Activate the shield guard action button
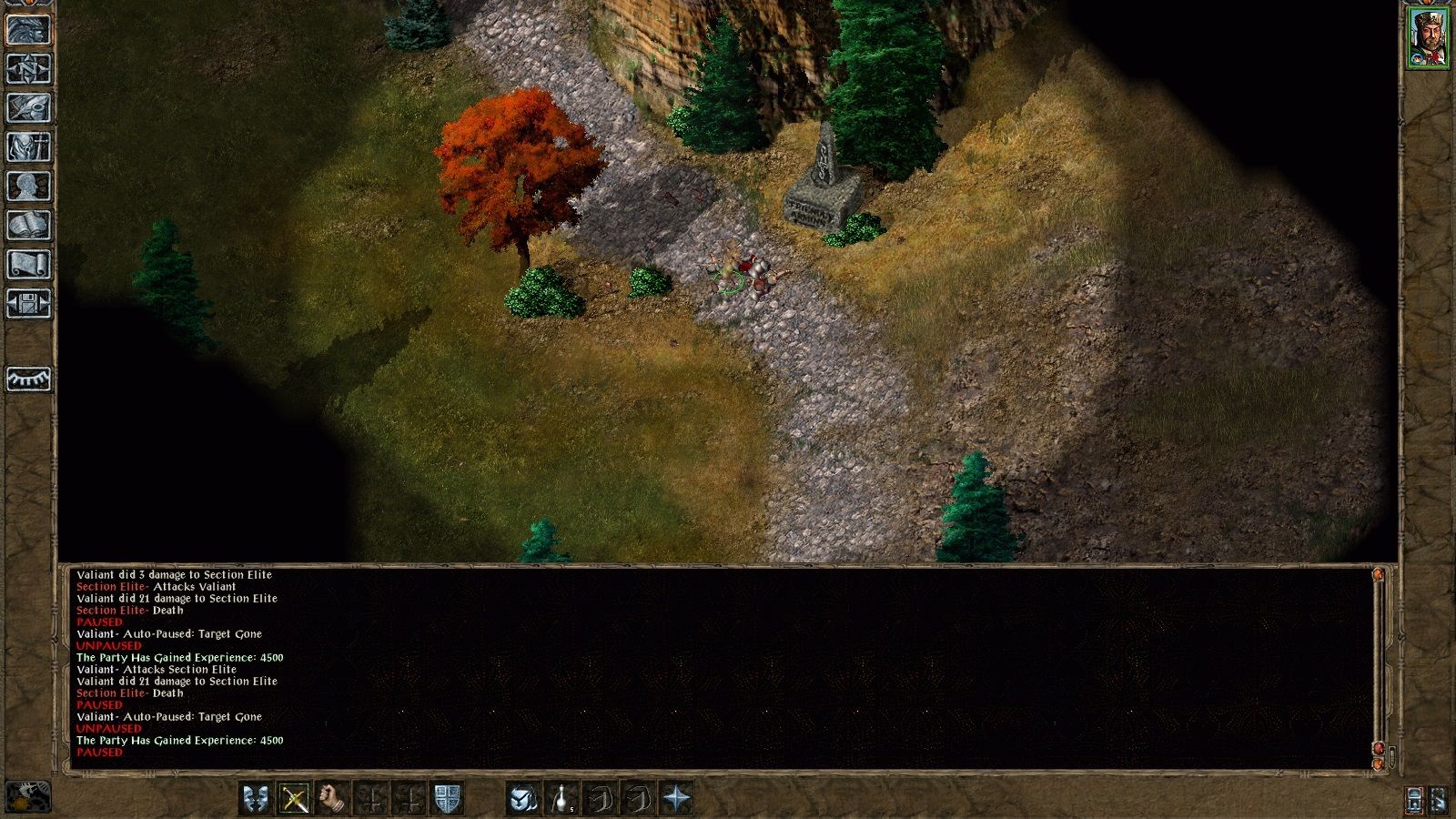 pyautogui.click(x=447, y=799)
